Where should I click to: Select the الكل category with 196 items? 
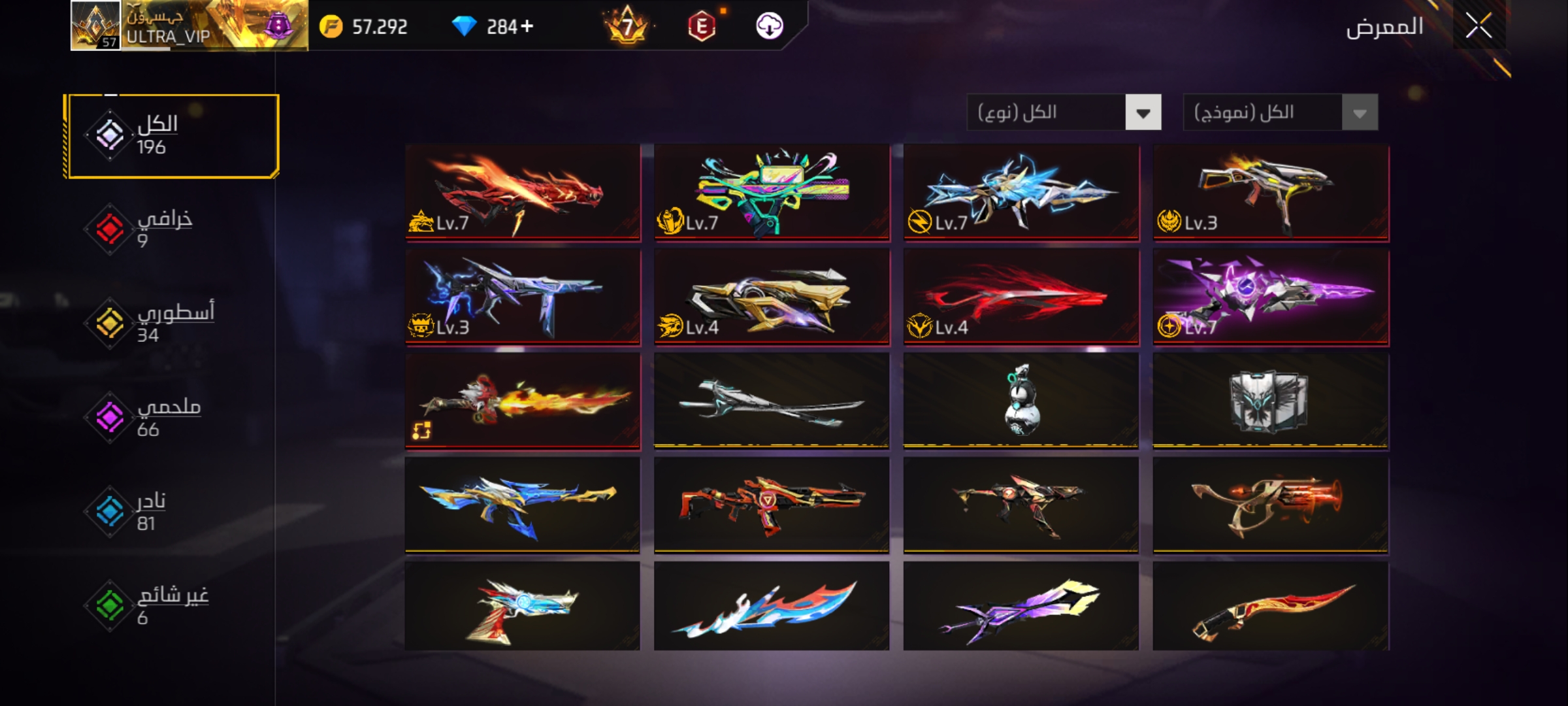(x=172, y=136)
